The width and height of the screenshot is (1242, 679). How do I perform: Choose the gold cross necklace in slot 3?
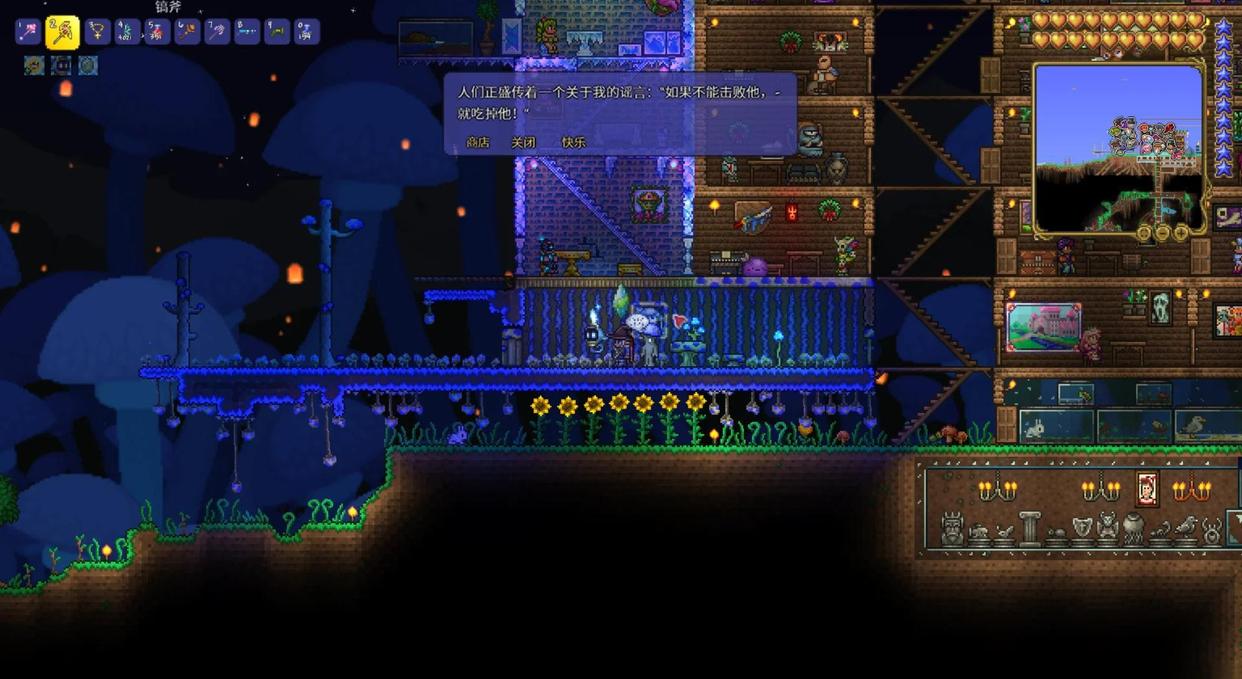pos(97,32)
